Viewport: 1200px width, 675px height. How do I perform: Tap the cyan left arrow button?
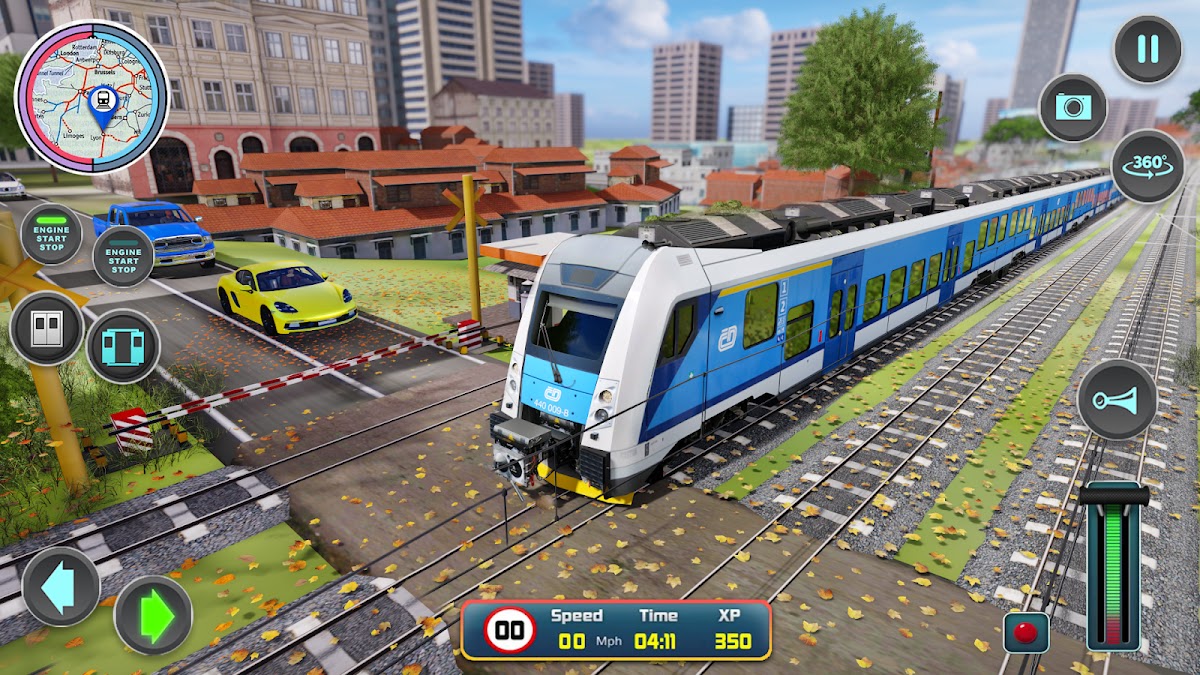[61, 586]
